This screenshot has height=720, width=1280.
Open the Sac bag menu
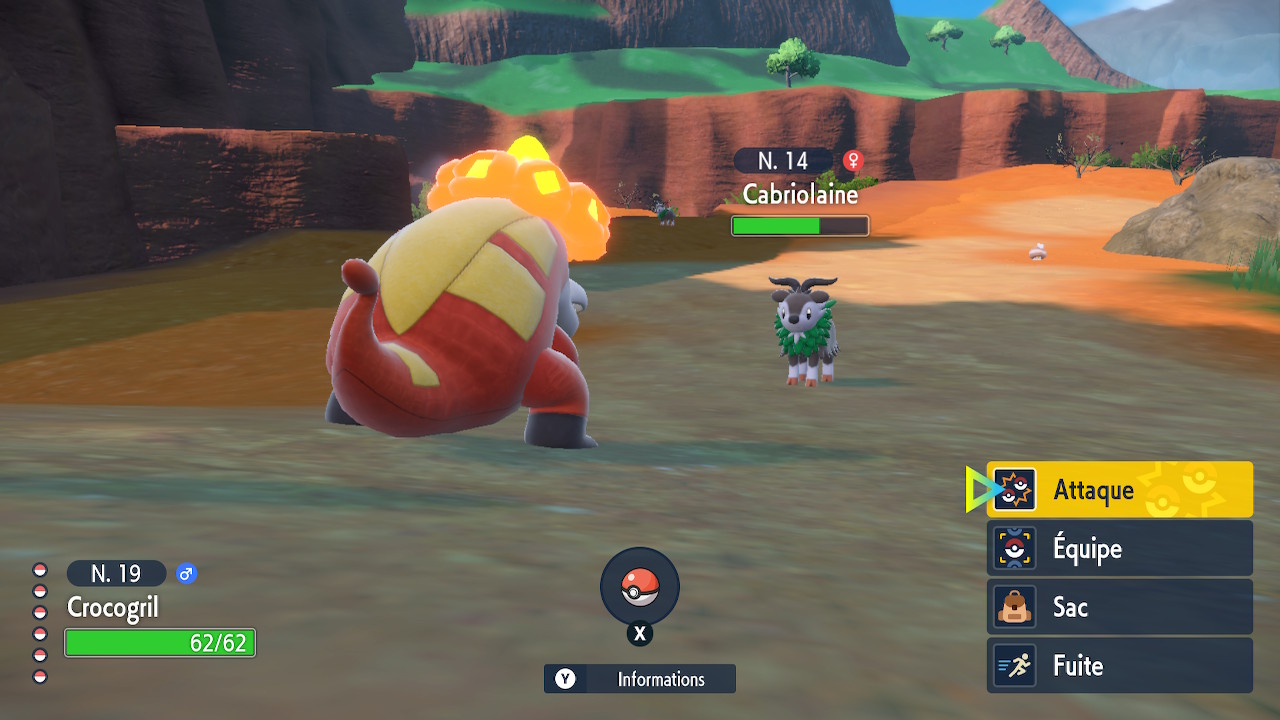(x=1119, y=607)
